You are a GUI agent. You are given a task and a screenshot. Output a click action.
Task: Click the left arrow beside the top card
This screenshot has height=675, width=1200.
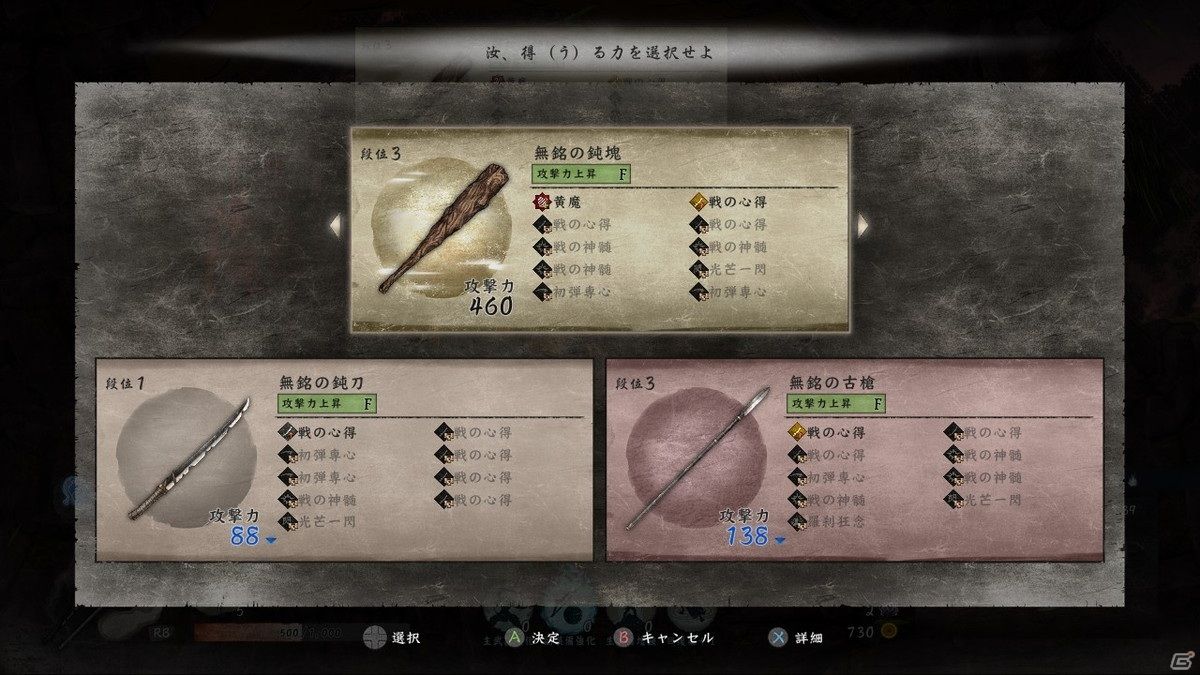click(336, 226)
